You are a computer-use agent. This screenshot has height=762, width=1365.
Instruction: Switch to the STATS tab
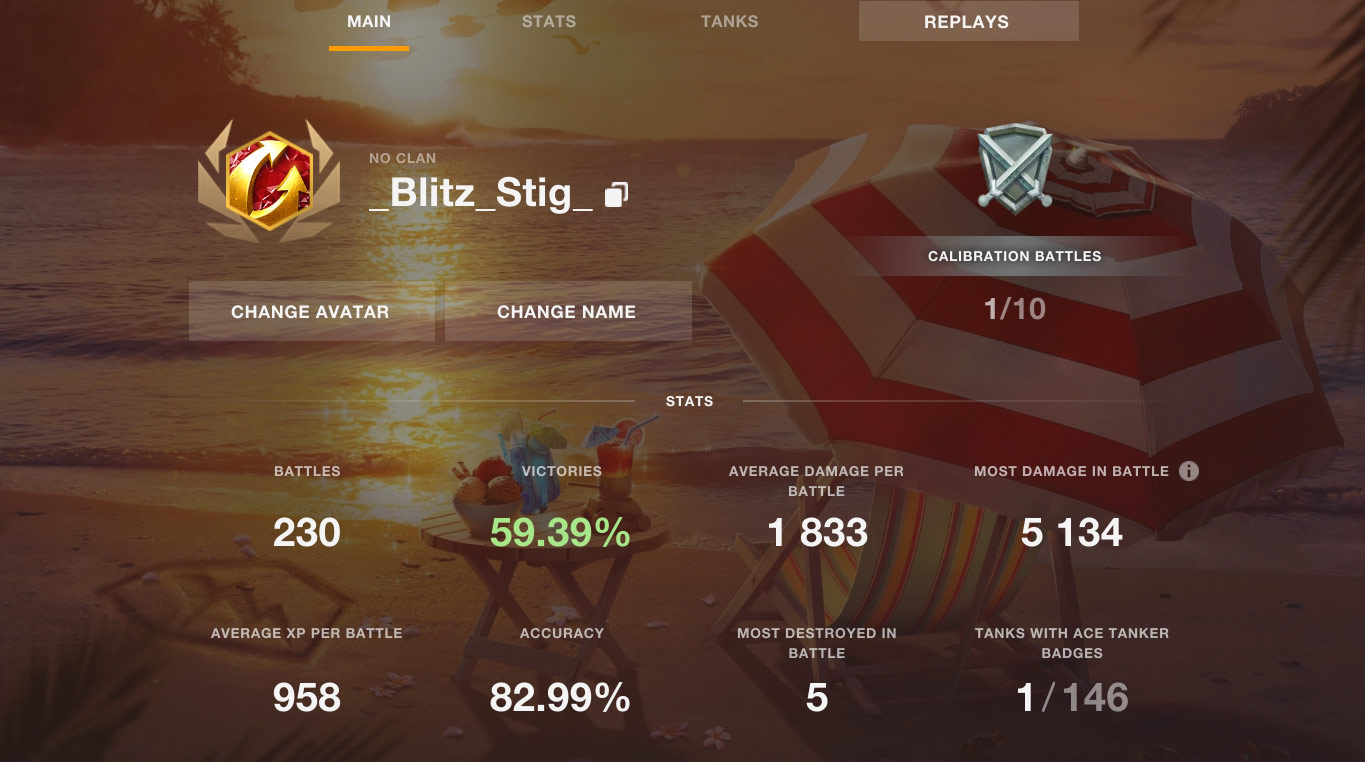[x=548, y=21]
